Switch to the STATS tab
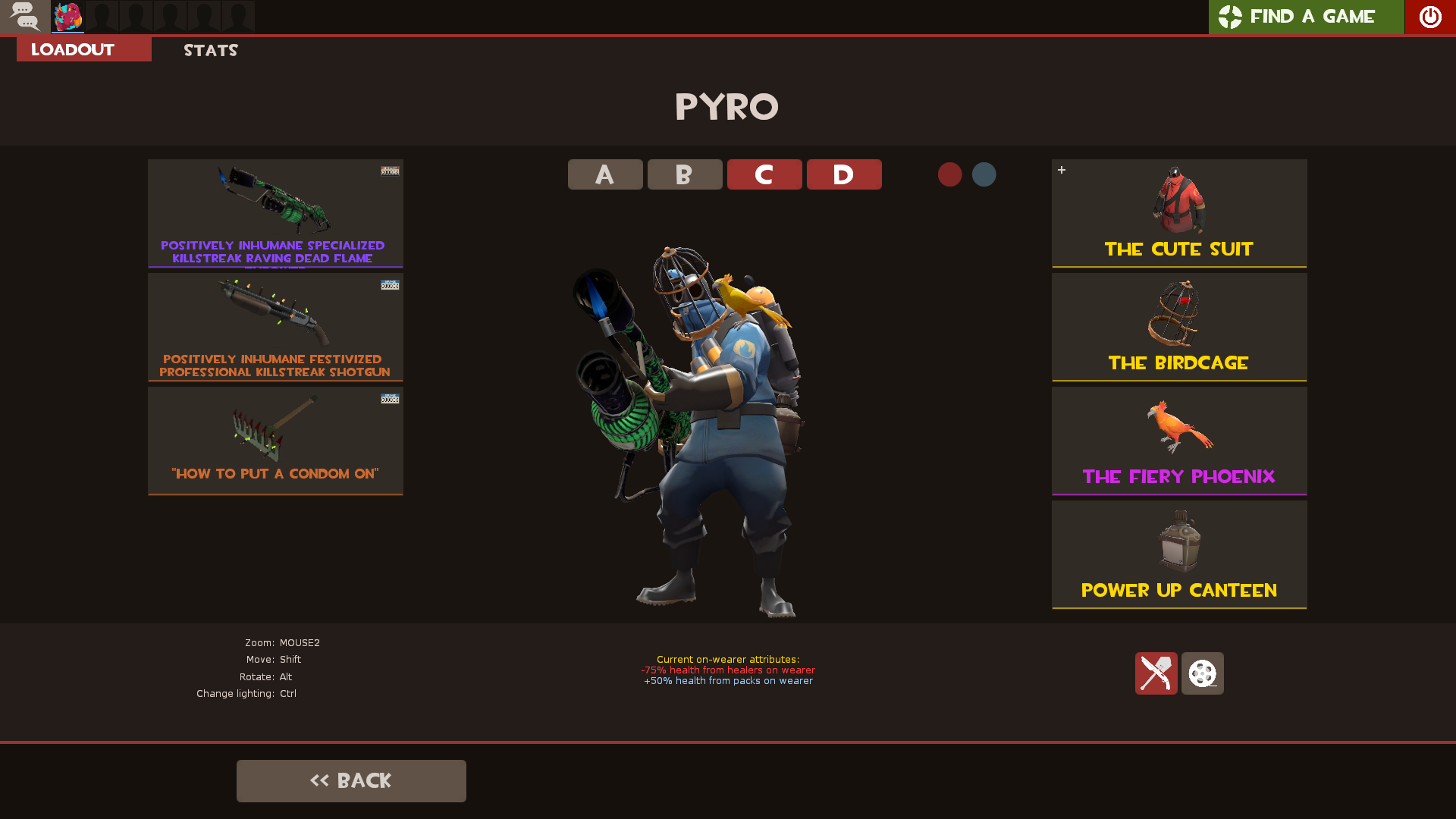This screenshot has width=1456, height=819. click(210, 50)
